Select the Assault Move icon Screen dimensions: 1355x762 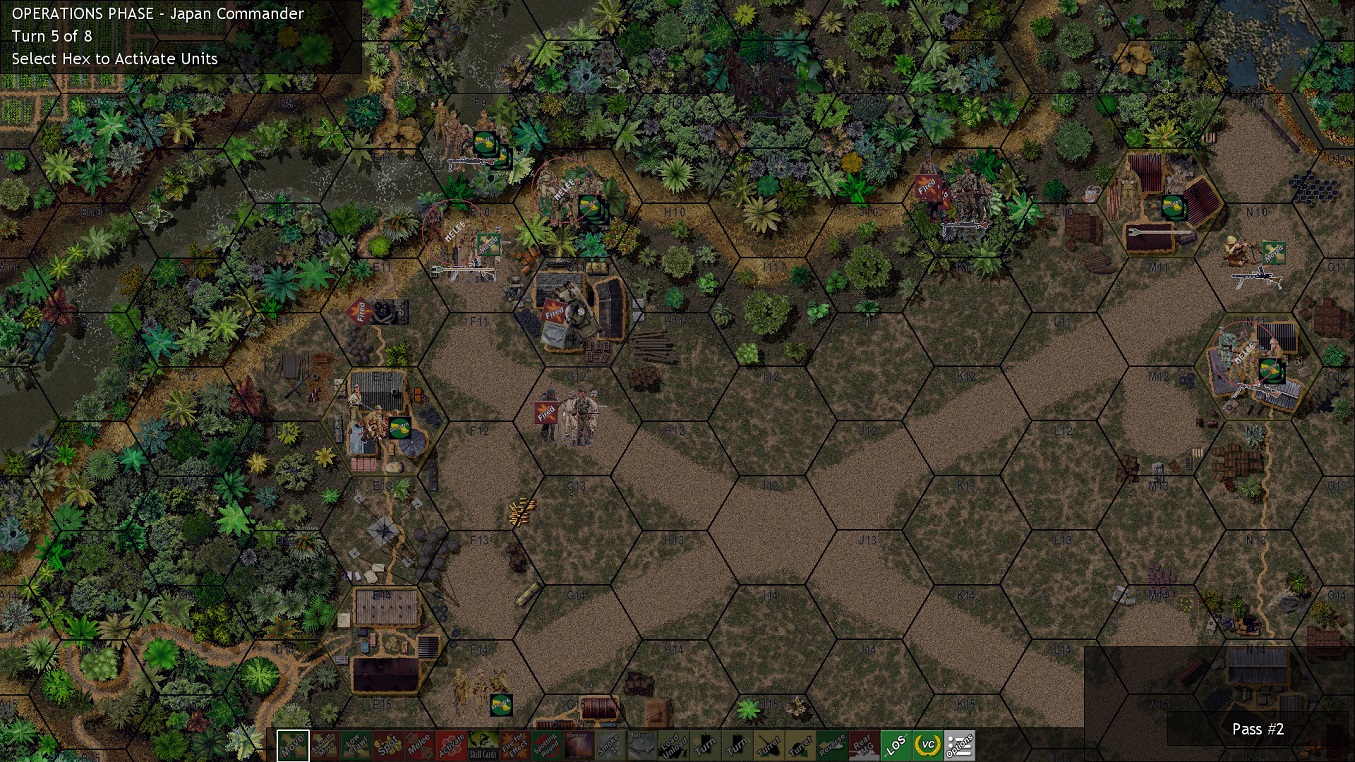click(323, 744)
